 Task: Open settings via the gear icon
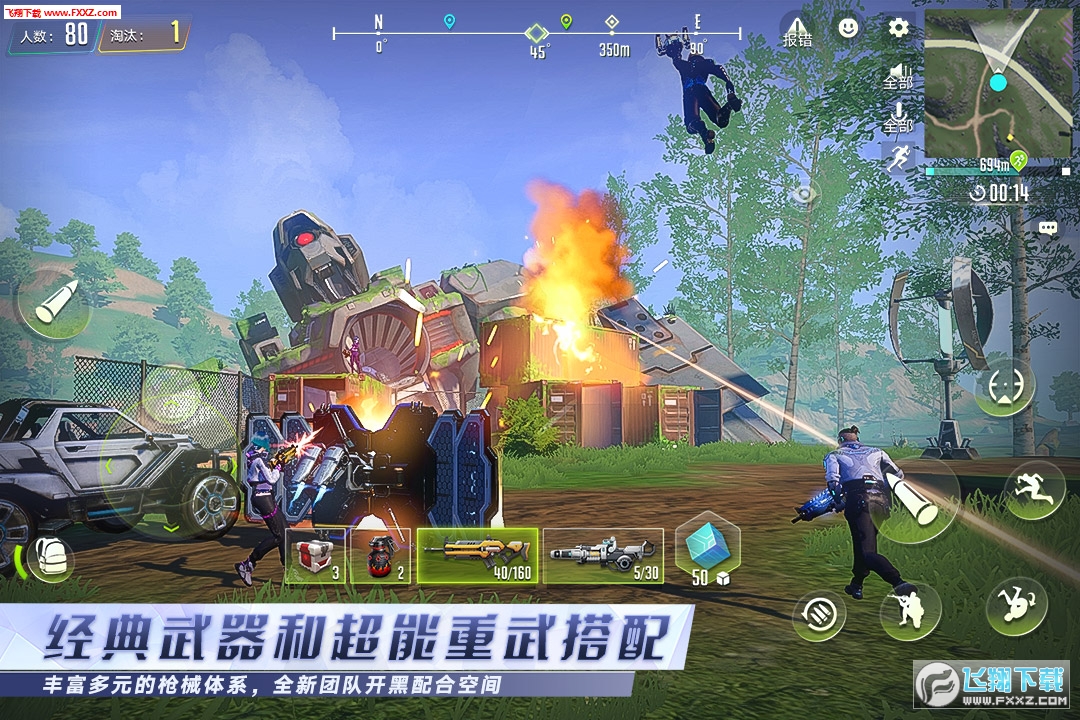pos(898,28)
